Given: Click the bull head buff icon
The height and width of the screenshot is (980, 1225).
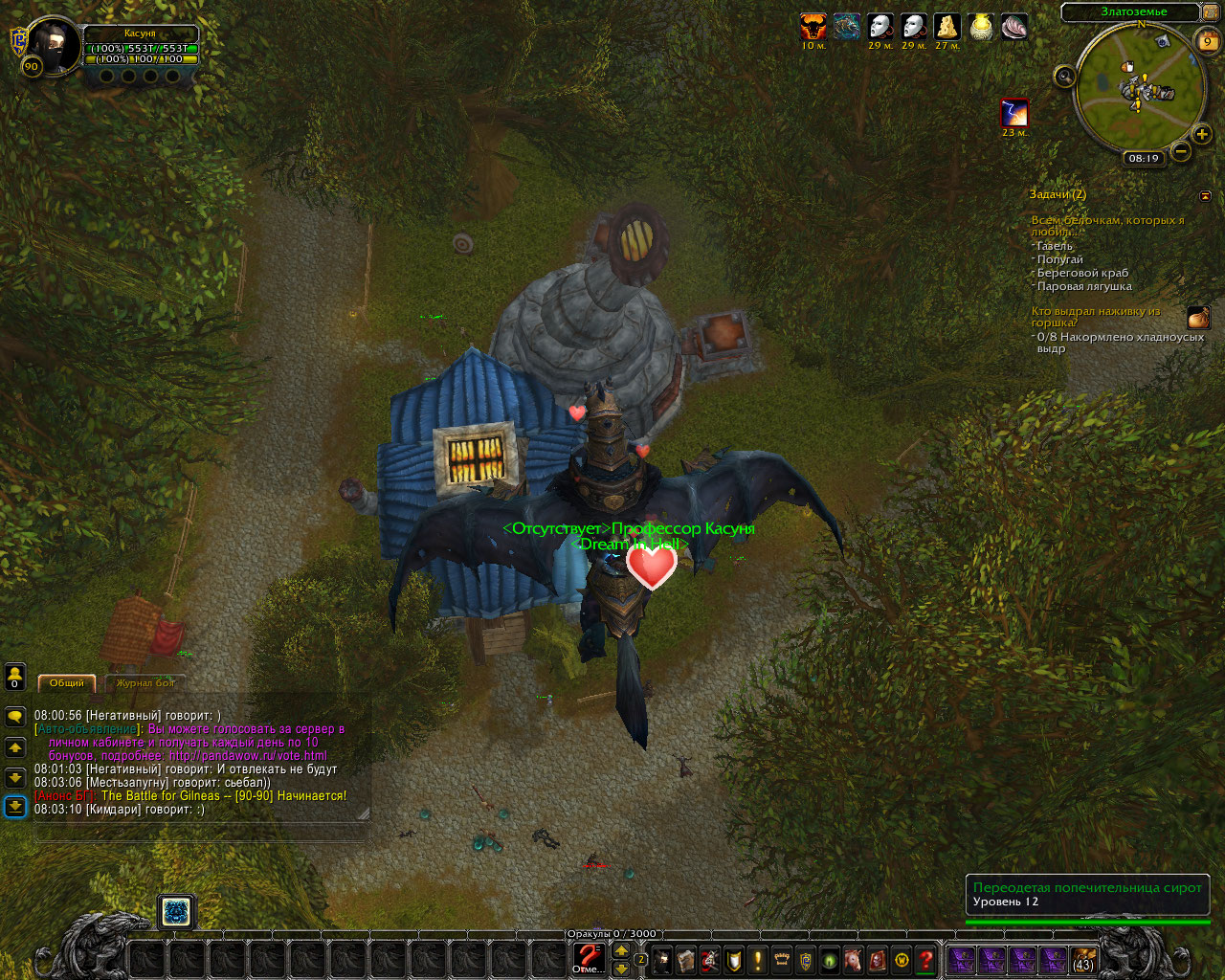Looking at the screenshot, I should [x=813, y=27].
